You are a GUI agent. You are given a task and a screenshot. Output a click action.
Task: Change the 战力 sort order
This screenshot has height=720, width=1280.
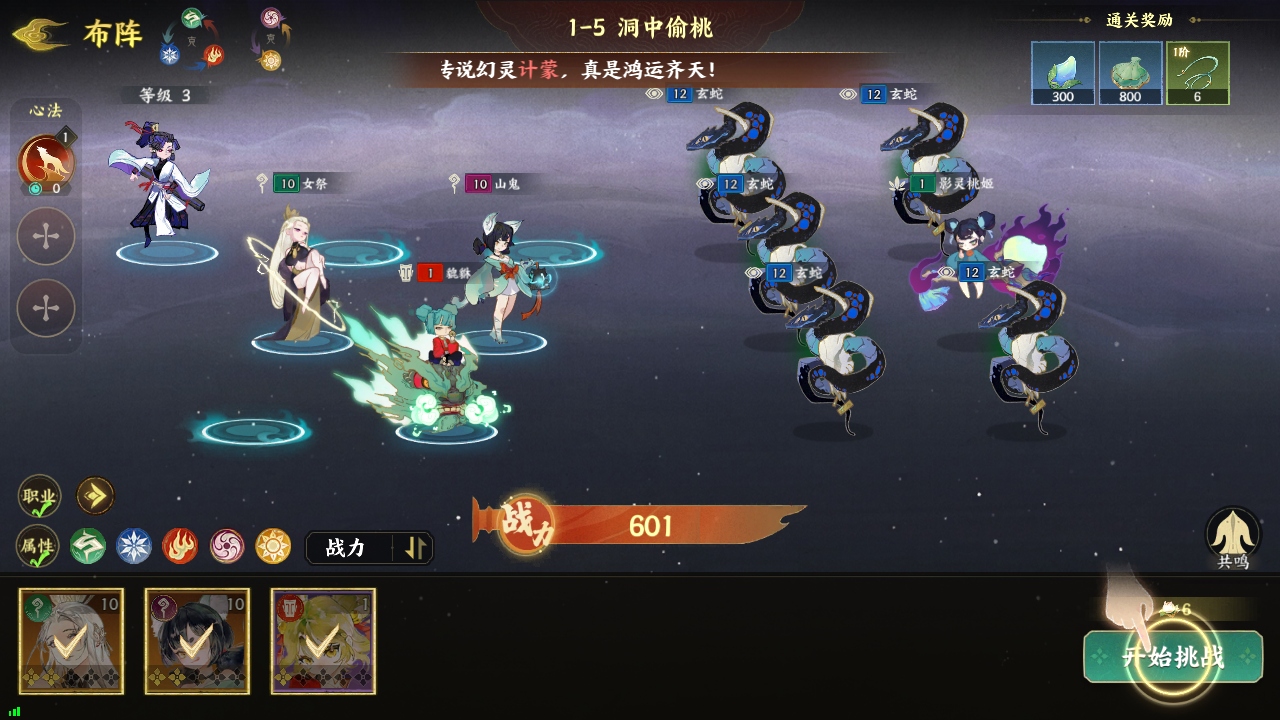click(369, 547)
